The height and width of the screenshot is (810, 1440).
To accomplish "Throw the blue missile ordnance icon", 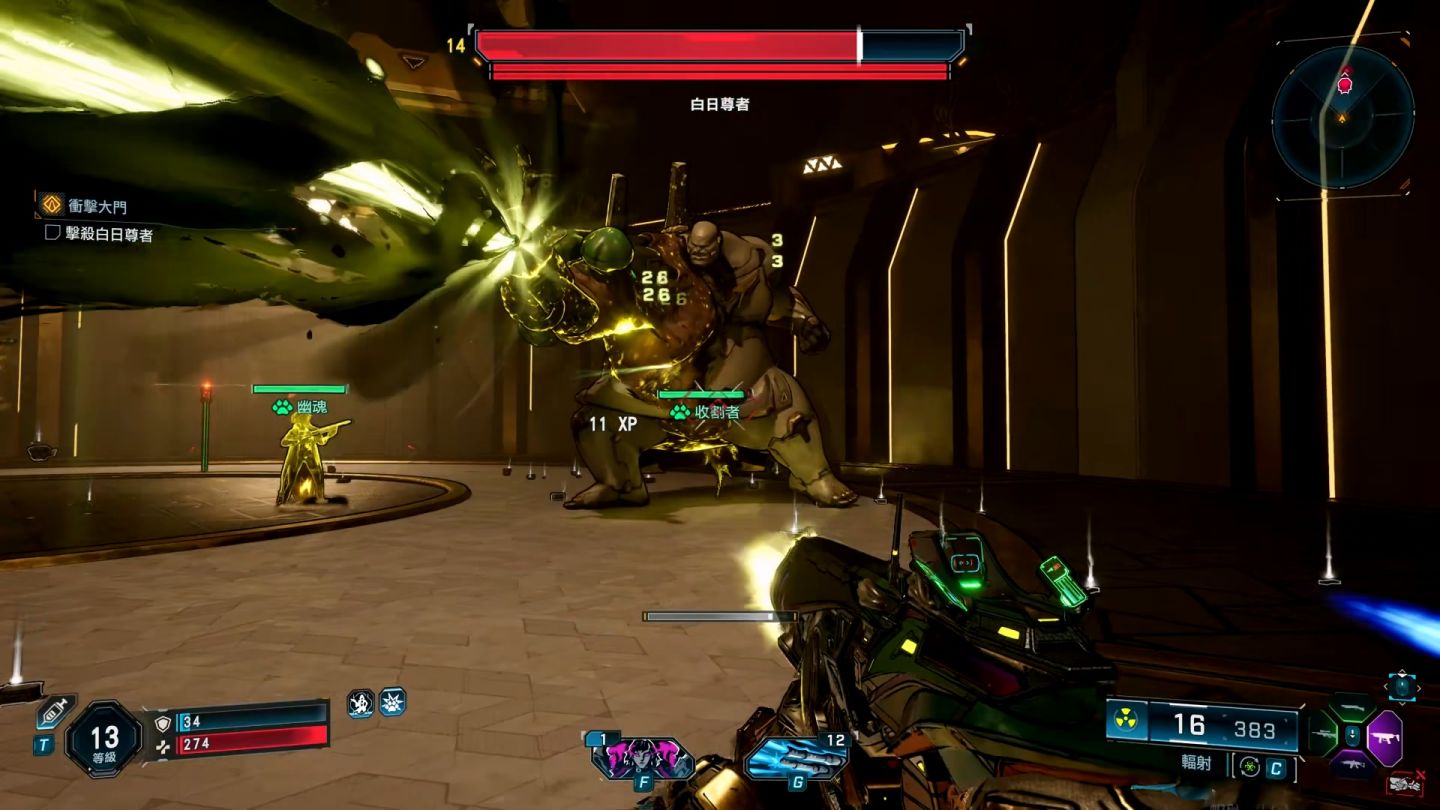I will (795, 757).
